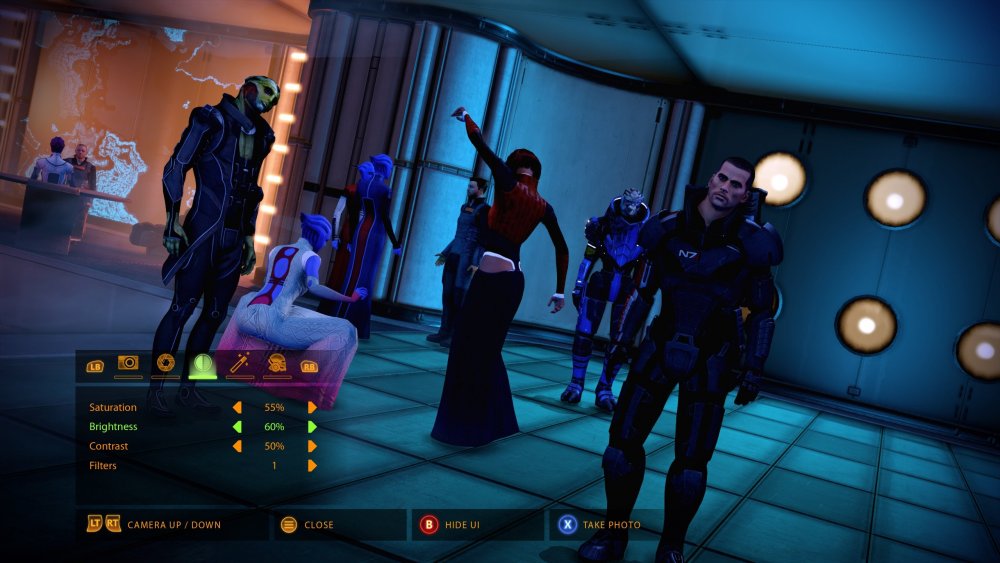This screenshot has width=1000, height=563.
Task: Lower Brightness using the green left arrow
Action: pos(237,427)
